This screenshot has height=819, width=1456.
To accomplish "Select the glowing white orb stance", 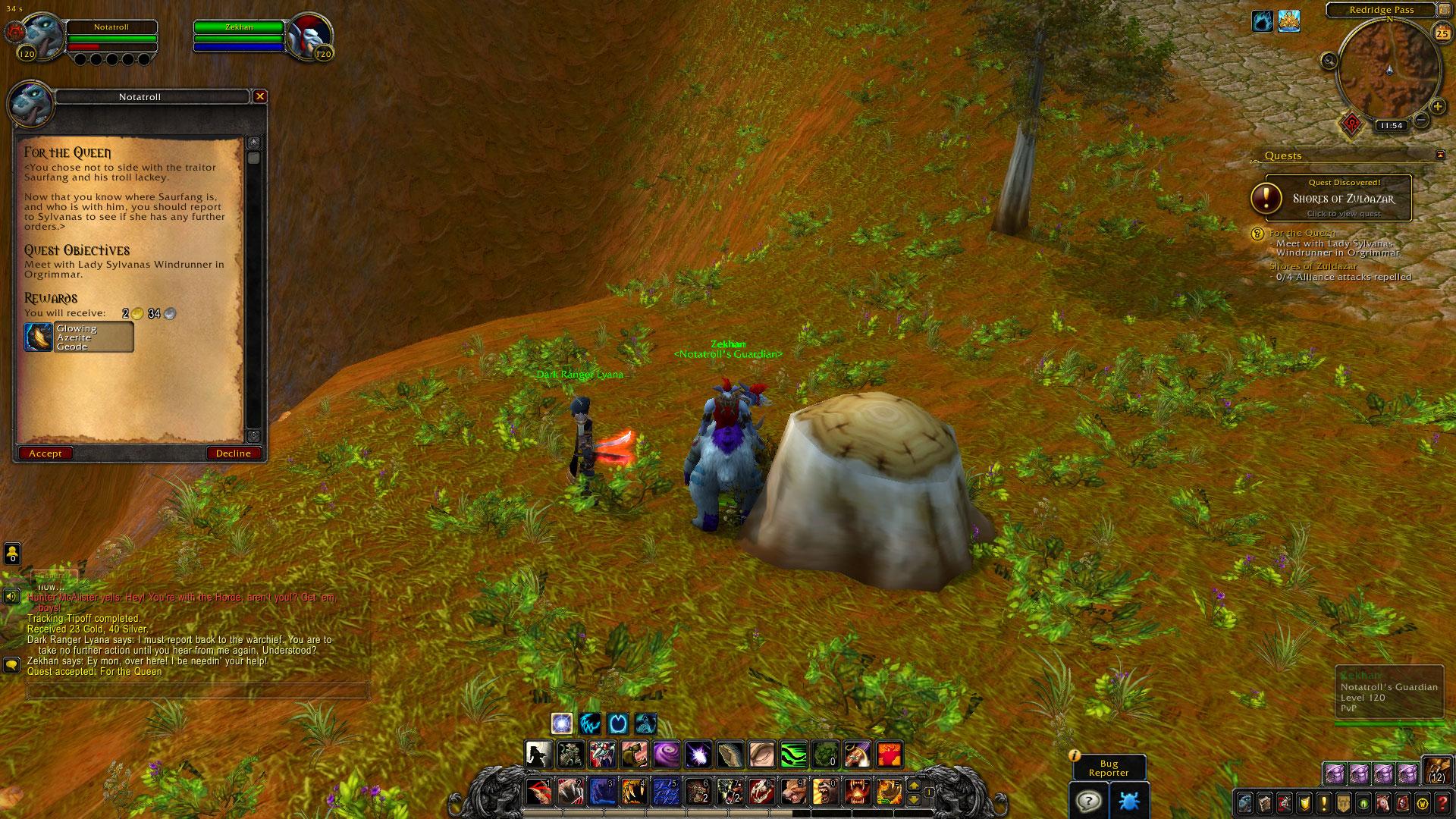I will 562,724.
